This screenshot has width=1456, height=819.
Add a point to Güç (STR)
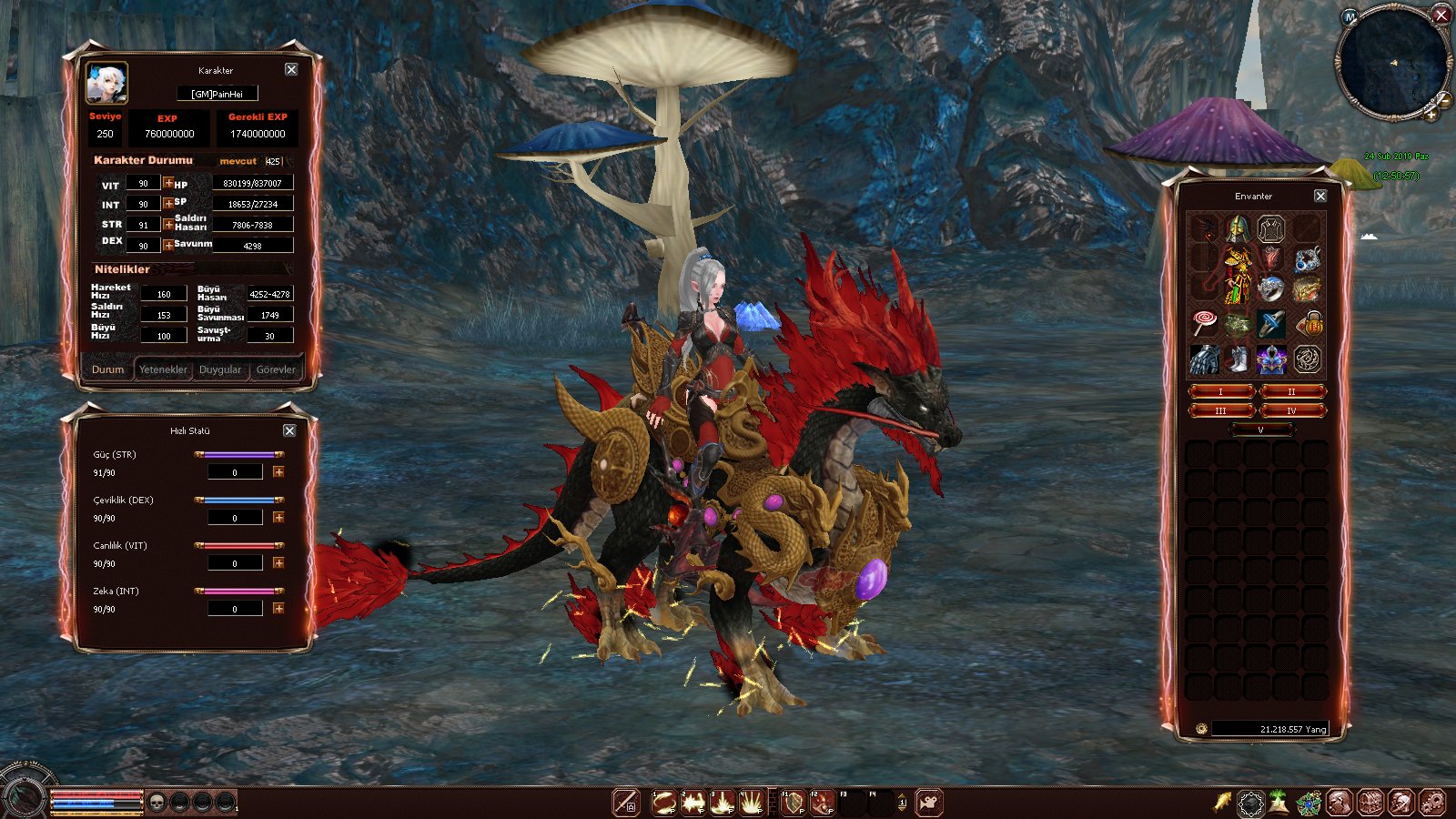[278, 471]
